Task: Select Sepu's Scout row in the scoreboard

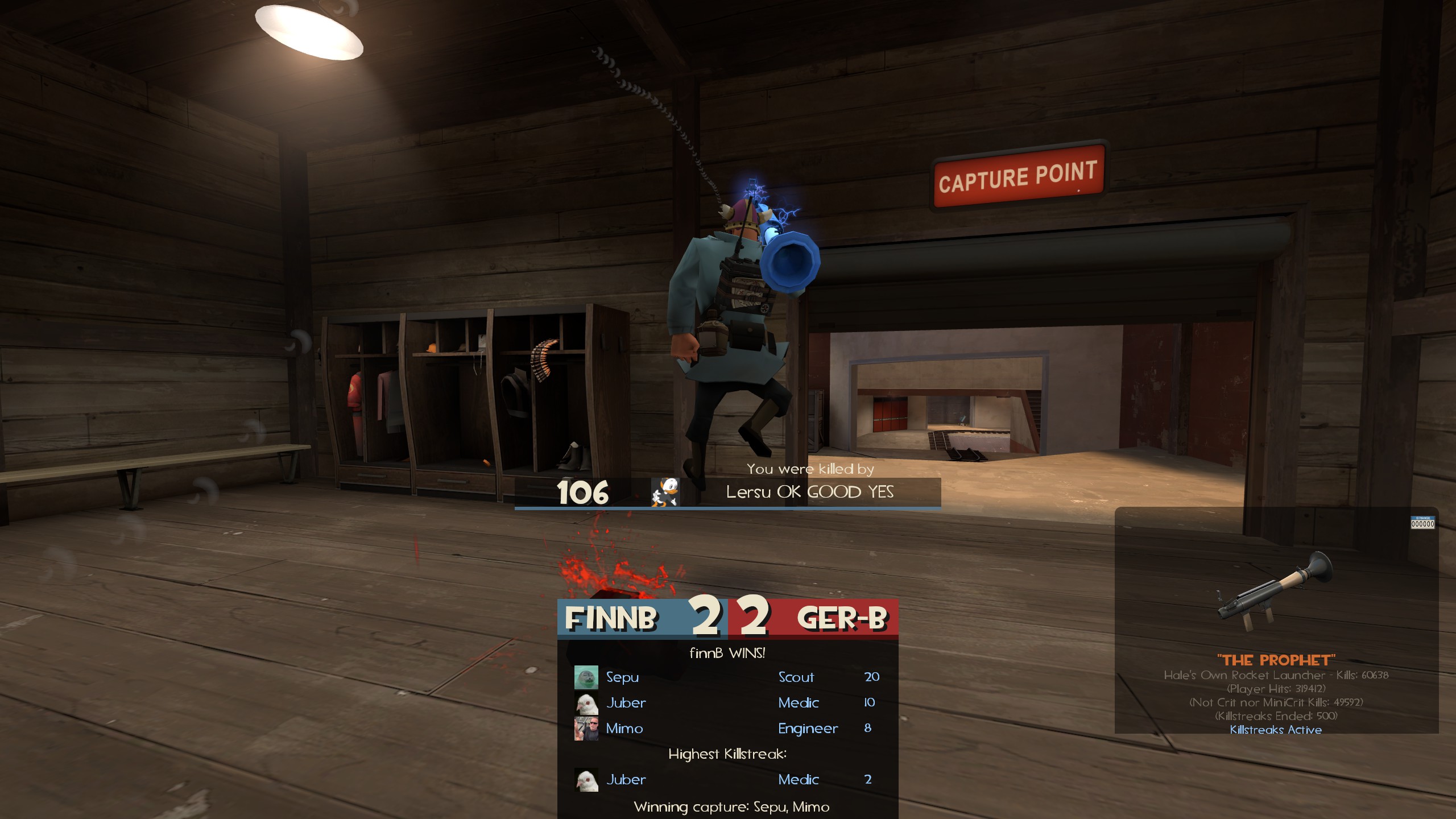Action: [727, 677]
